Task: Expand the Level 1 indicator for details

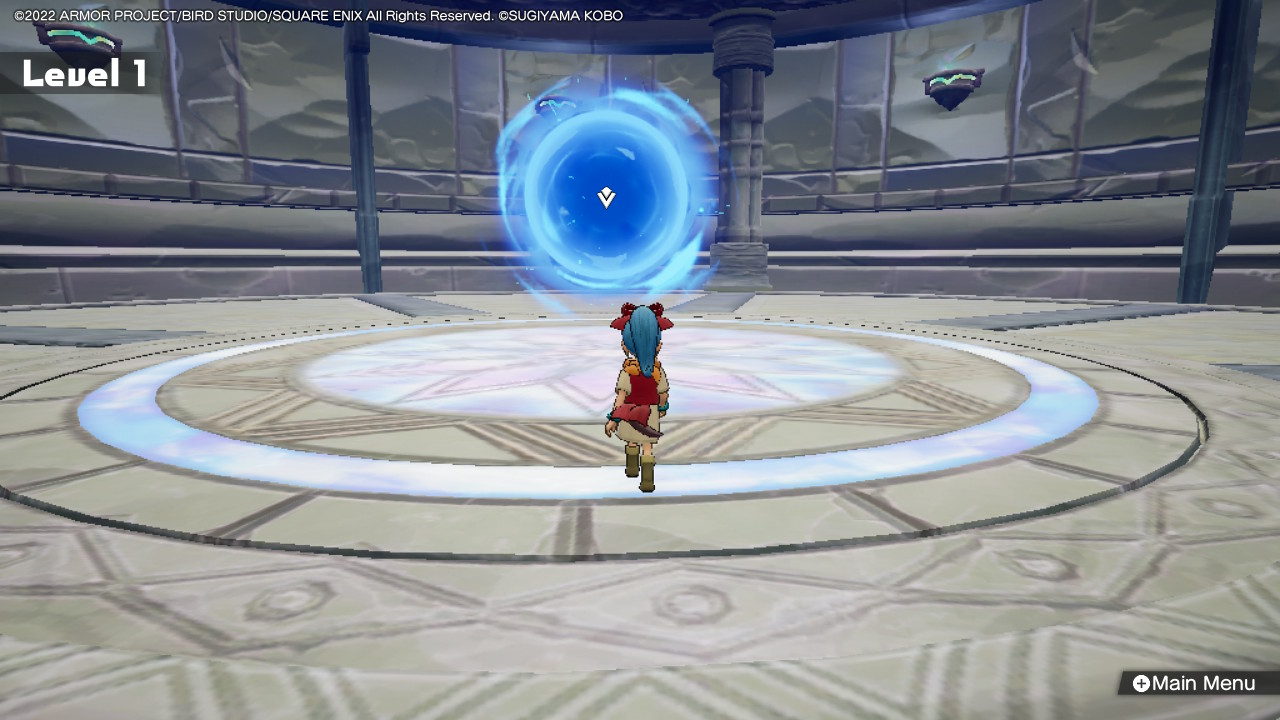Action: pyautogui.click(x=85, y=72)
